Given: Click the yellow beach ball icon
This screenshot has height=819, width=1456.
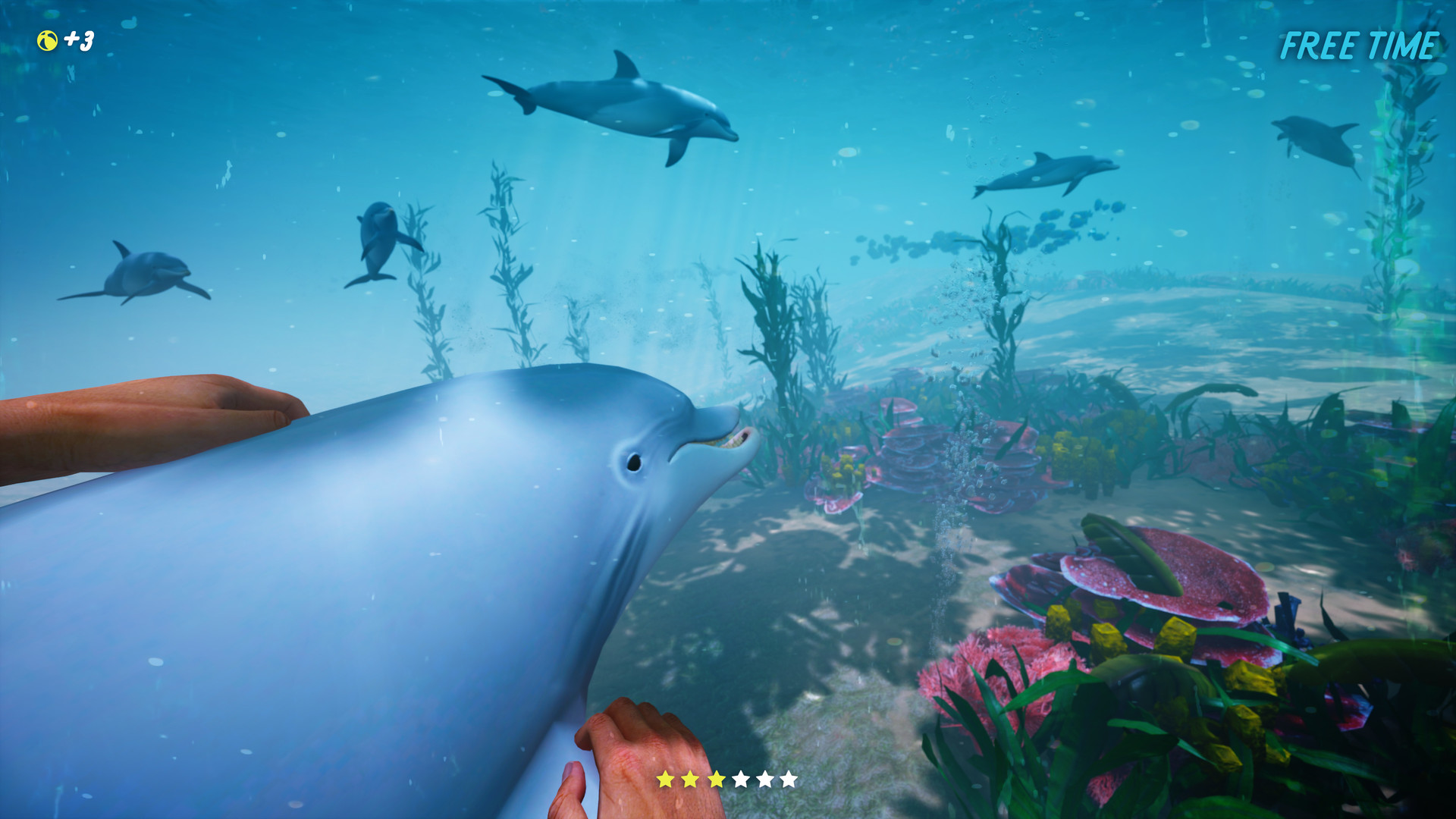Looking at the screenshot, I should click(x=47, y=42).
